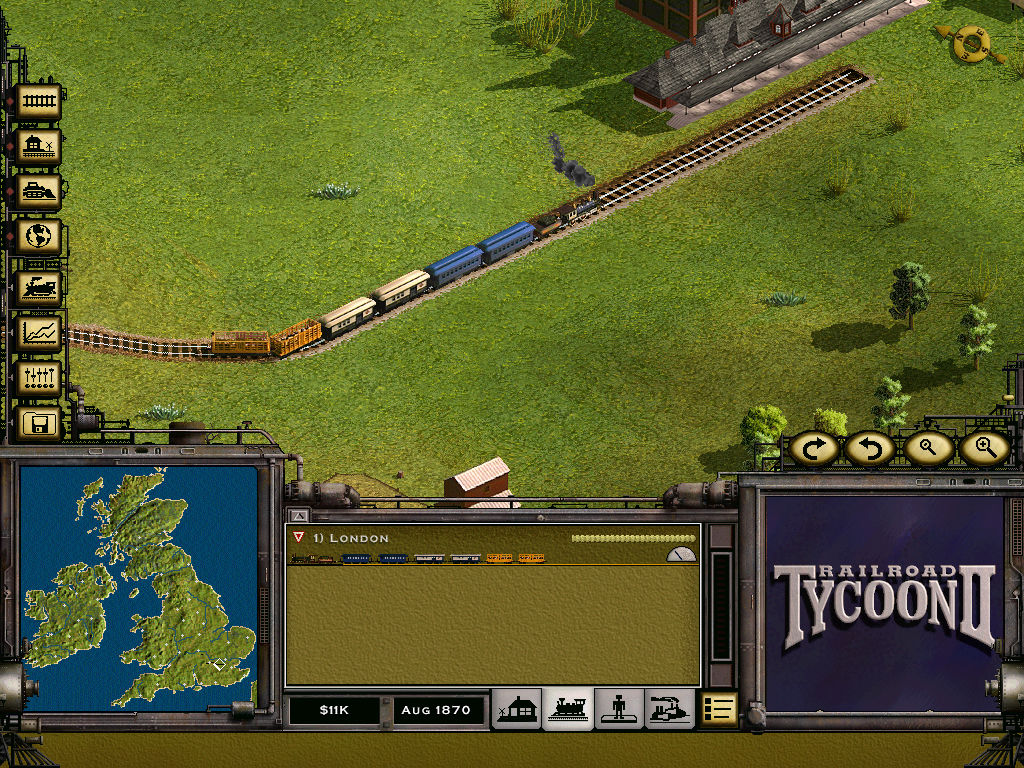Viewport: 1024px width, 768px height.
Task: Zoom in the map view
Action: click(x=984, y=448)
